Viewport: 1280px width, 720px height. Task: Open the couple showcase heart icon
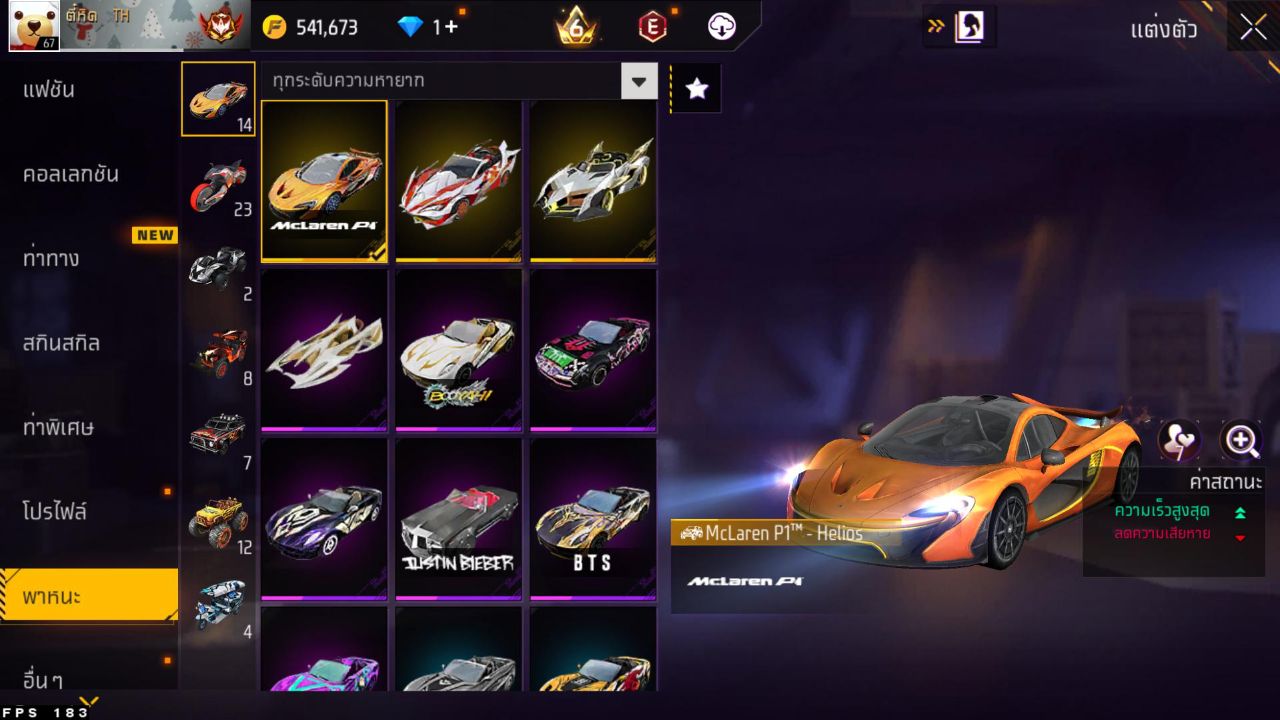coord(1182,440)
